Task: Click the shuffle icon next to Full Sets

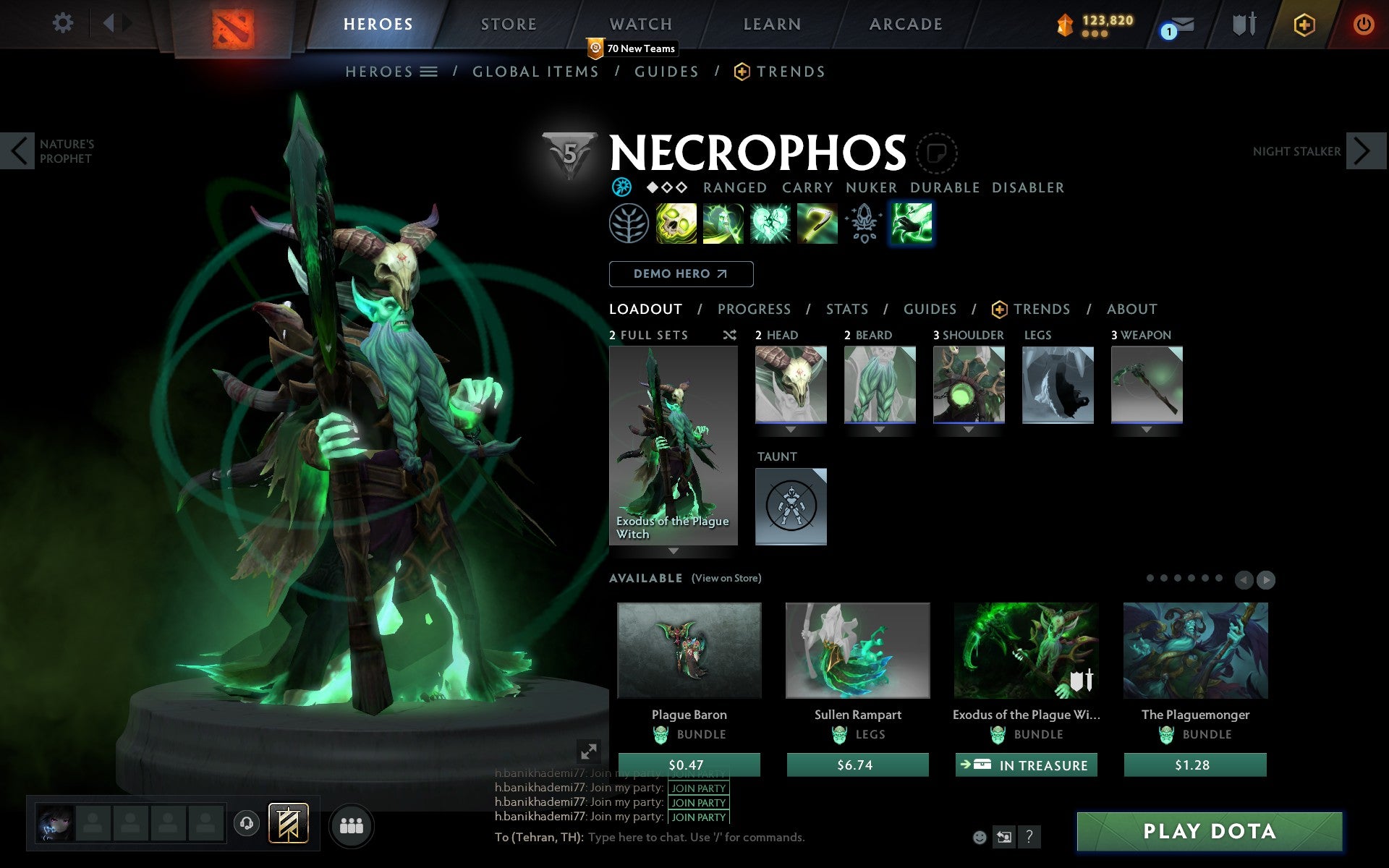Action: [x=729, y=335]
